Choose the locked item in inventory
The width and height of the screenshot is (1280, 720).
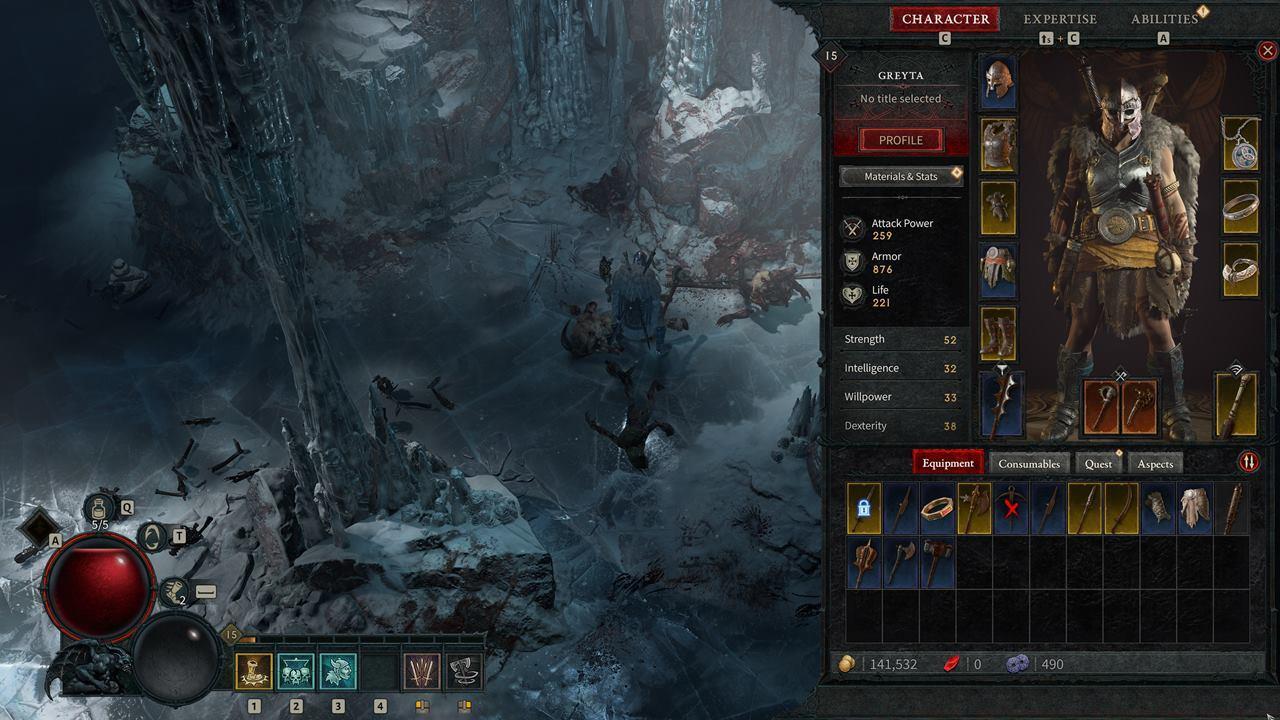tap(864, 508)
